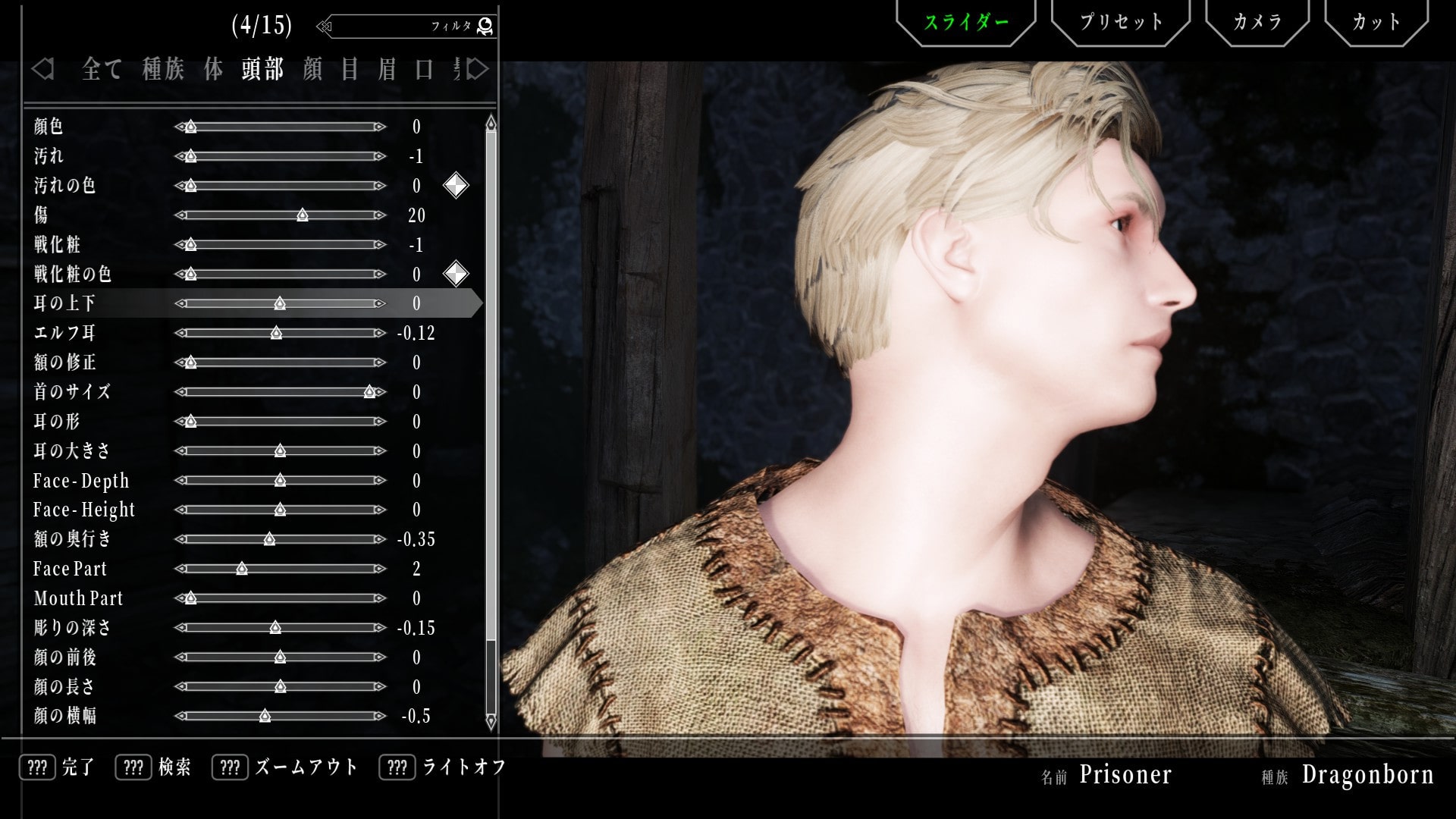Open the カメラ tab
Image resolution: width=1456 pixels, height=819 pixels.
point(1257,21)
